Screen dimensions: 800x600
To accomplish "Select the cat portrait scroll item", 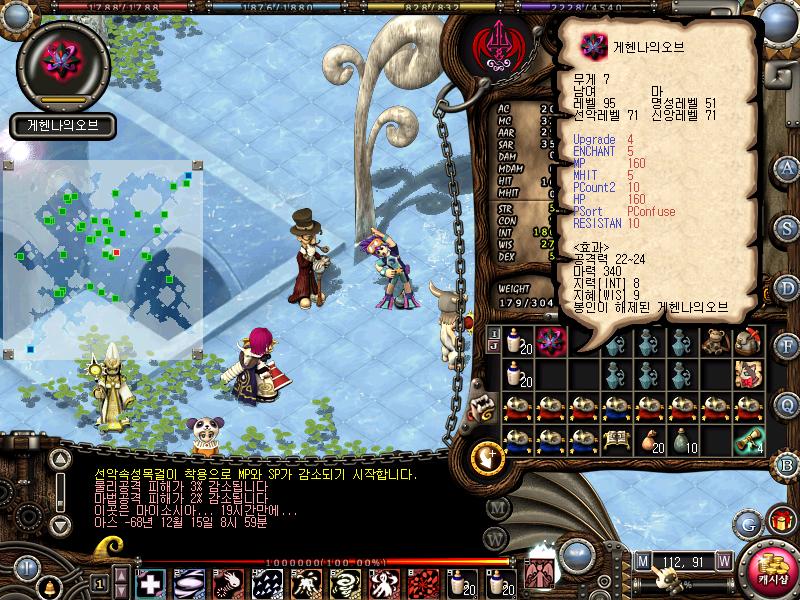I will tap(747, 375).
